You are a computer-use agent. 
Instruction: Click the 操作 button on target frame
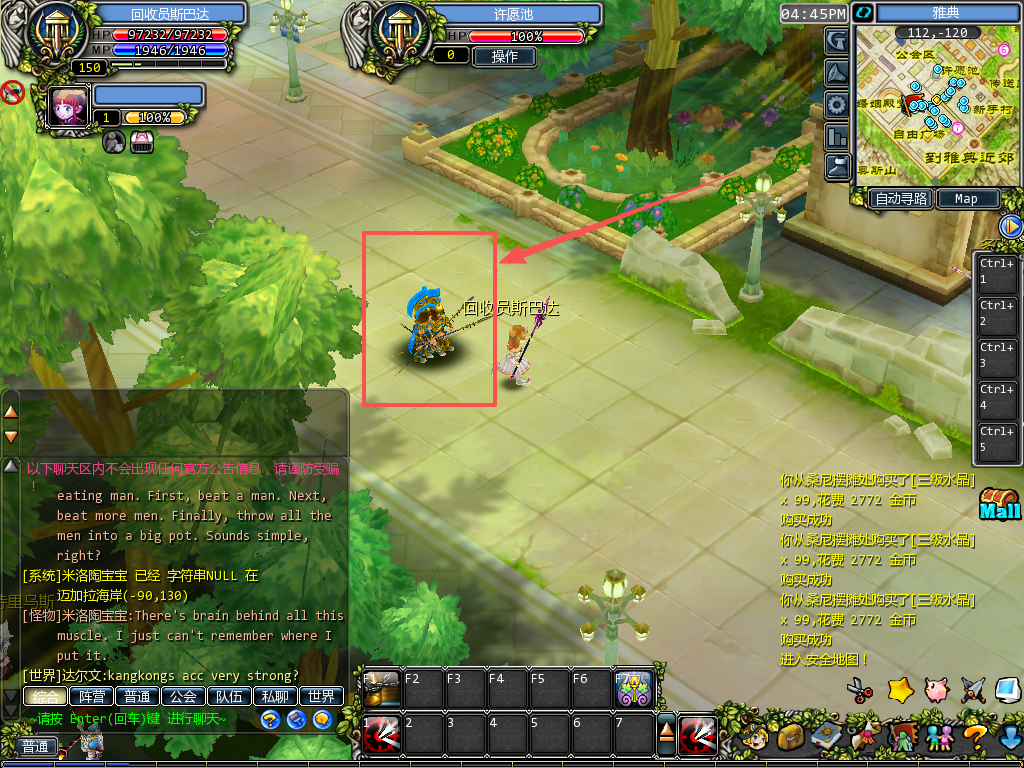(x=504, y=56)
